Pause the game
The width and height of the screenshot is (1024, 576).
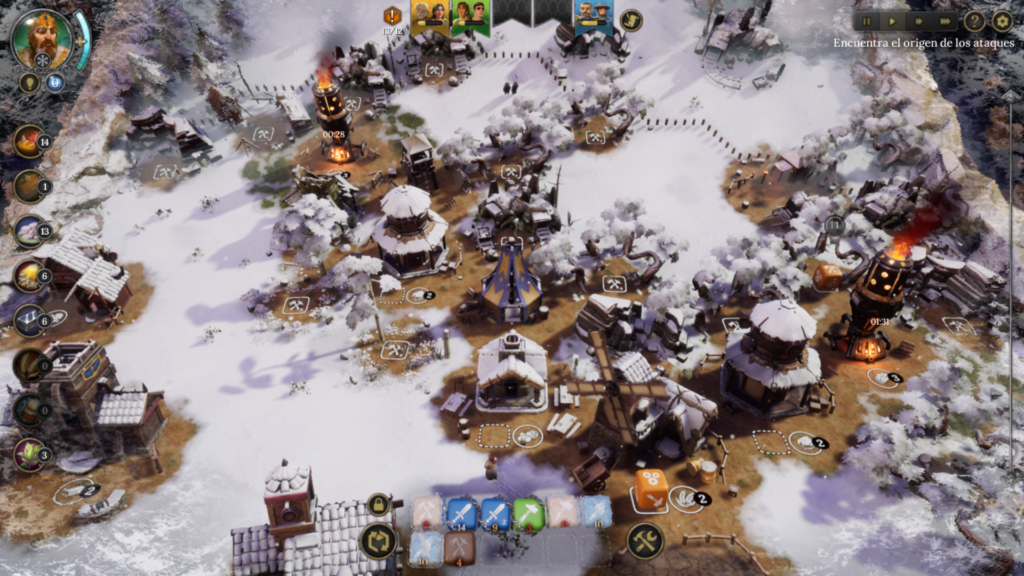pos(865,20)
